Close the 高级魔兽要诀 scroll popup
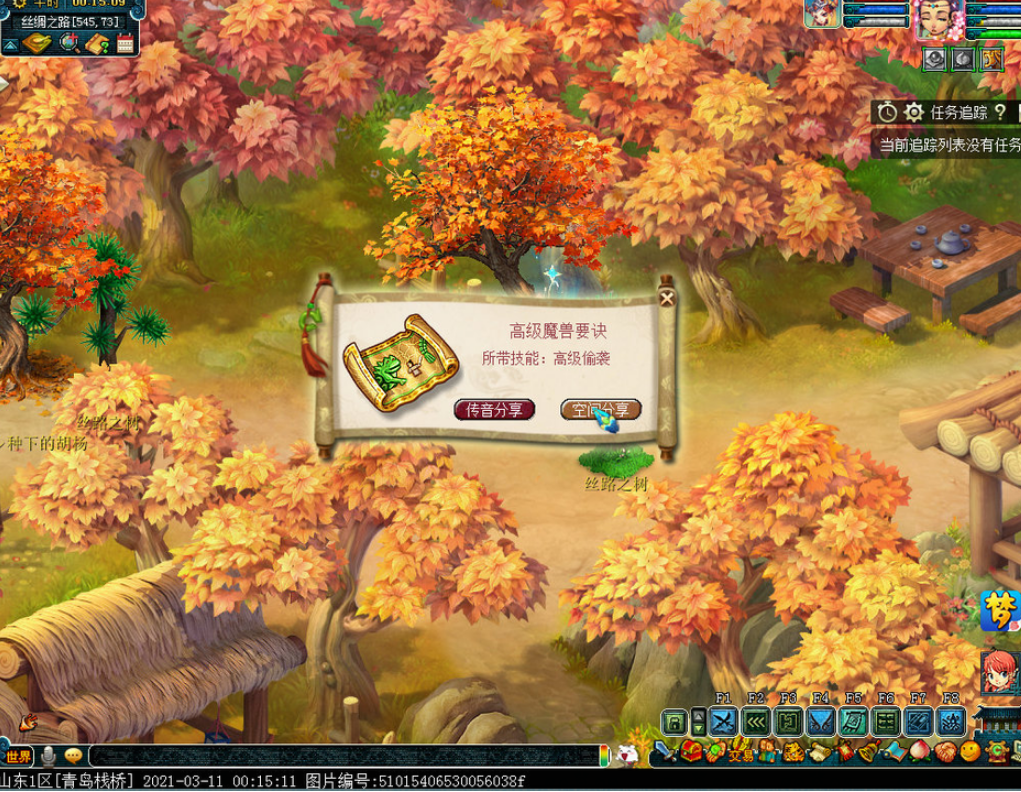The width and height of the screenshot is (1021, 792). pyautogui.click(x=667, y=297)
